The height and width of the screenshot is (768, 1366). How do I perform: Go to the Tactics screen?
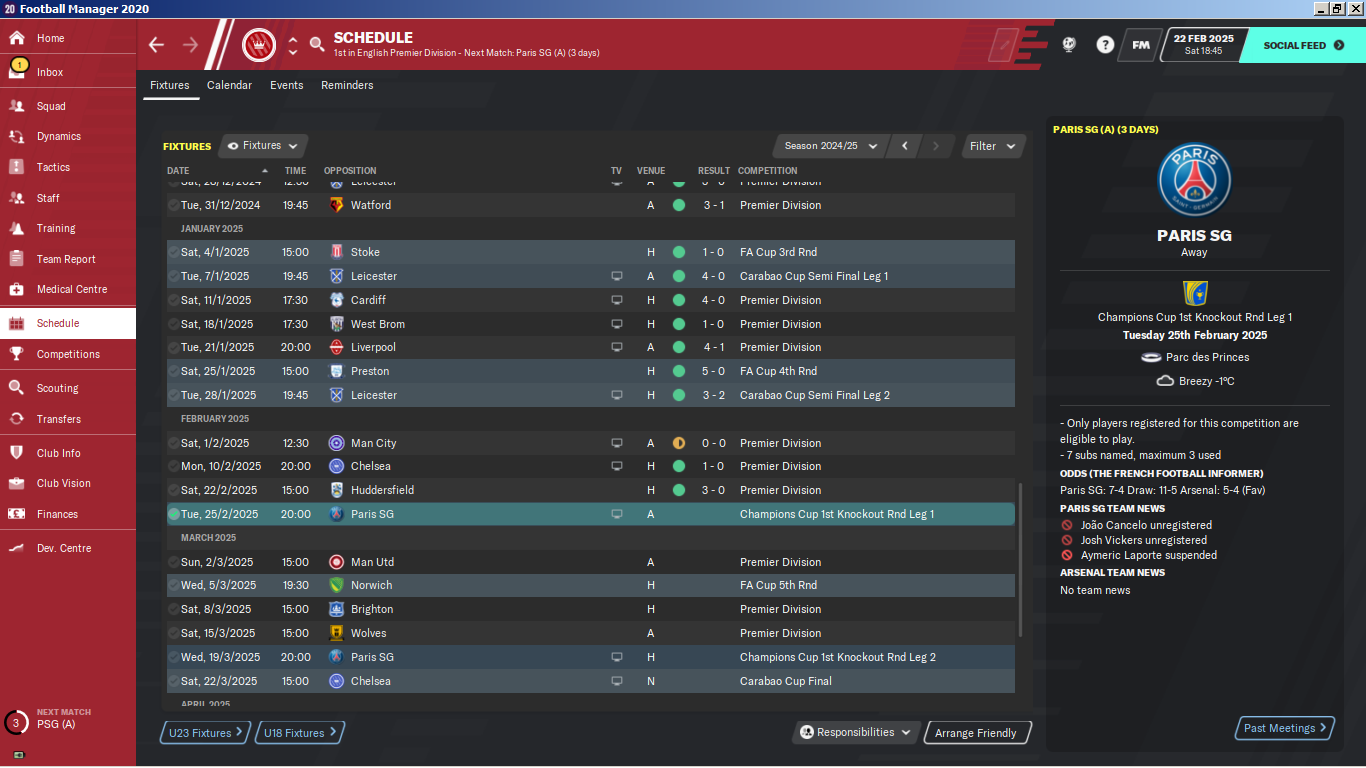(53, 167)
